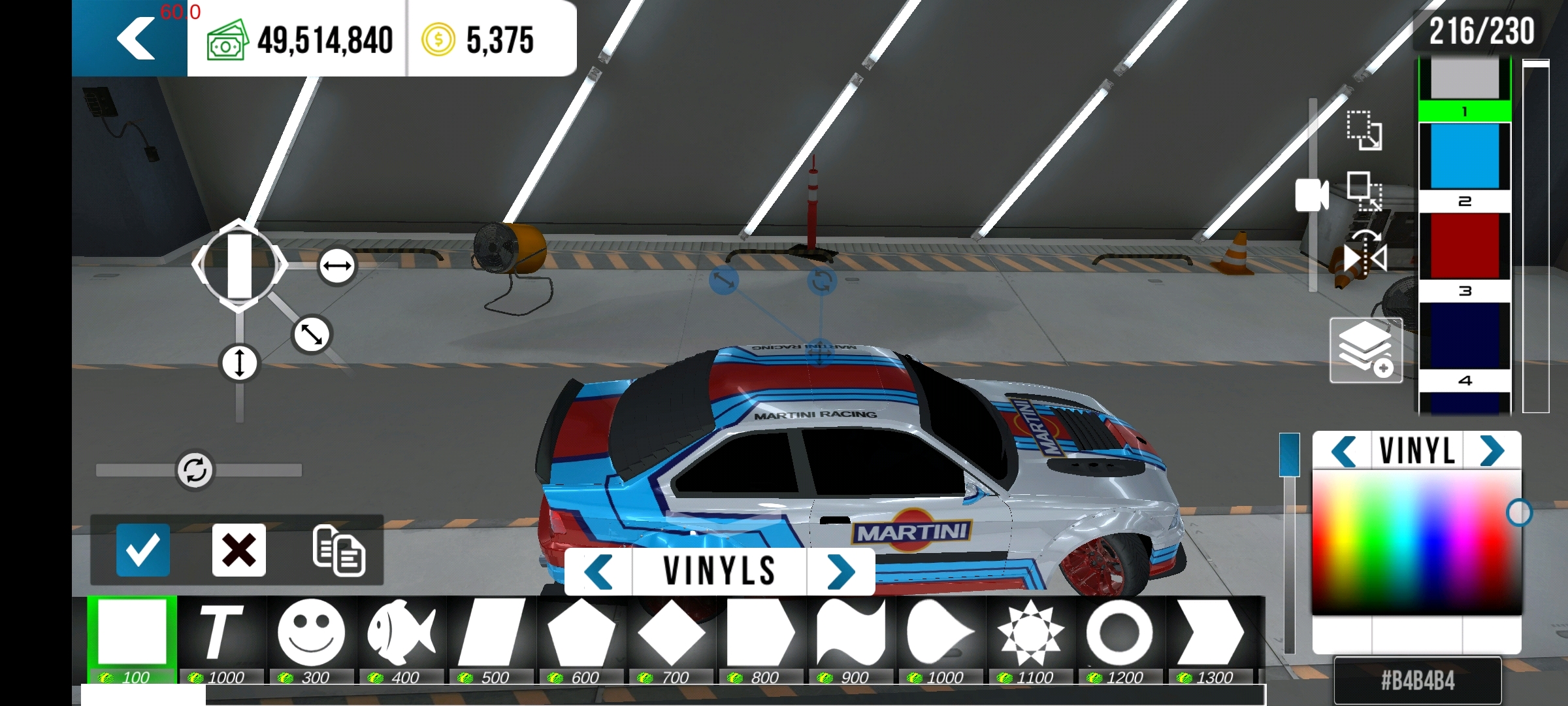Cancel the vinyl with the X button

tap(239, 550)
